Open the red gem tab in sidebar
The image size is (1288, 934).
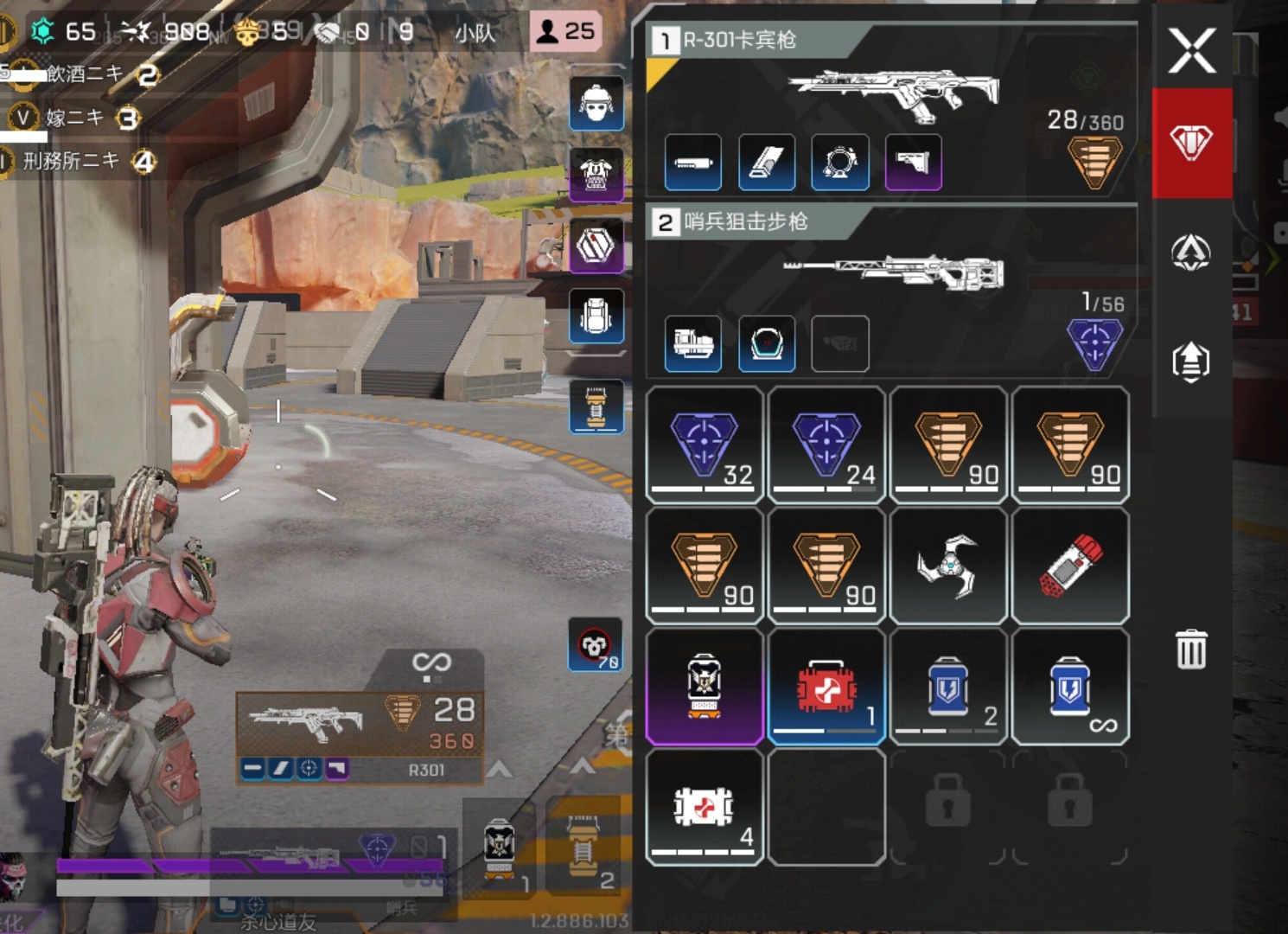pyautogui.click(x=1192, y=143)
